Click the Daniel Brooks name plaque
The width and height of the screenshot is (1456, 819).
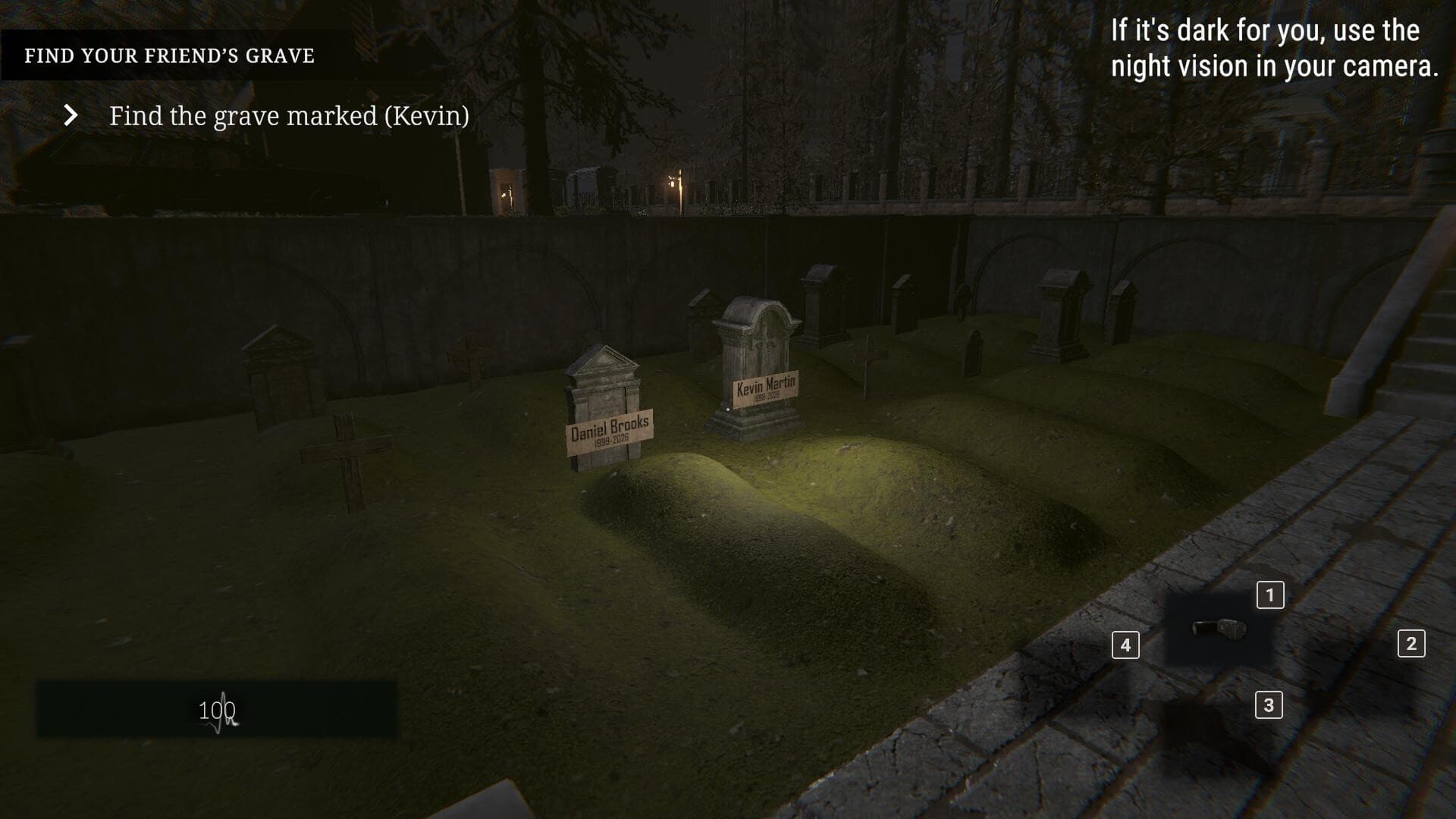pyautogui.click(x=610, y=430)
